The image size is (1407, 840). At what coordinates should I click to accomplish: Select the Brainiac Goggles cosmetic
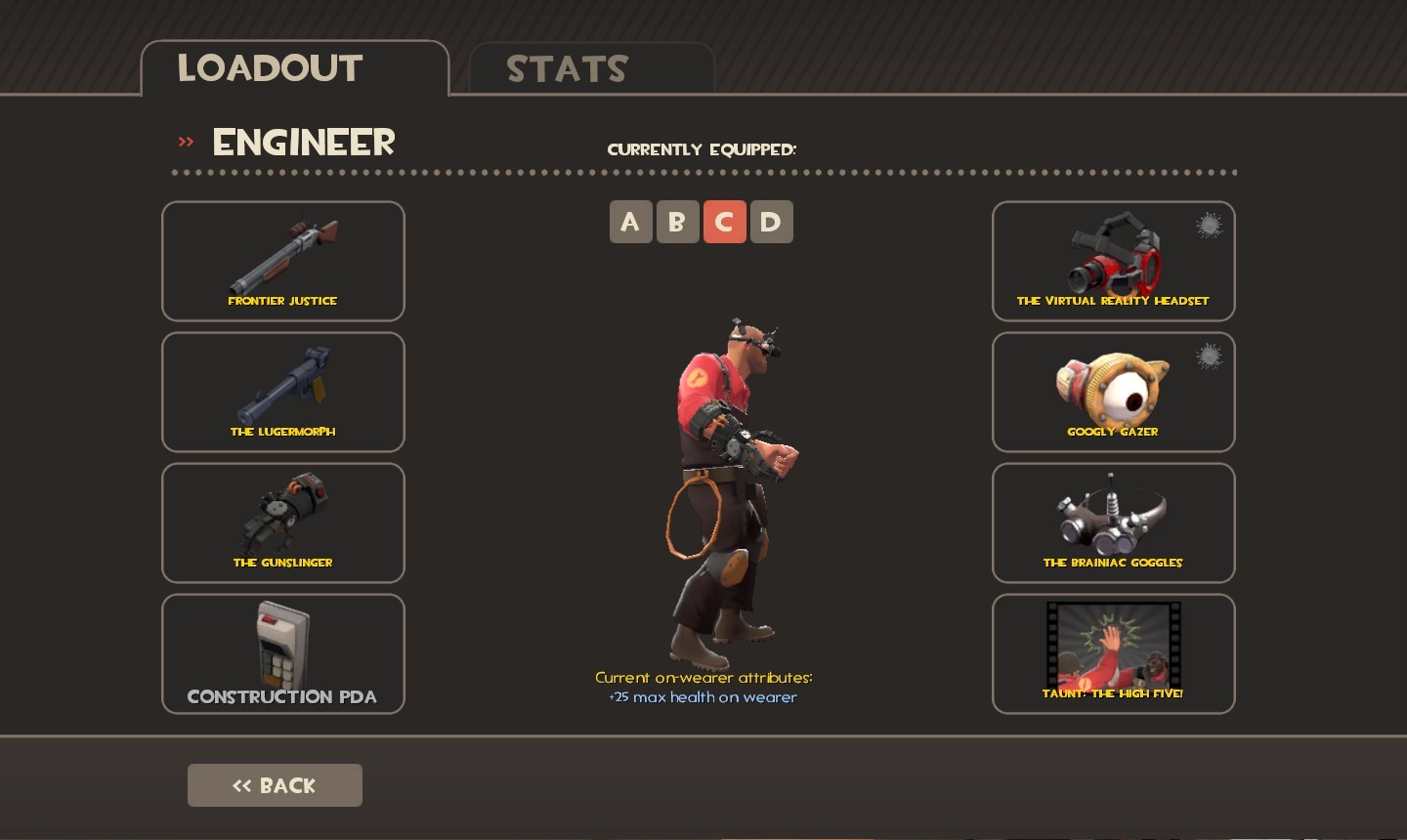[1113, 523]
